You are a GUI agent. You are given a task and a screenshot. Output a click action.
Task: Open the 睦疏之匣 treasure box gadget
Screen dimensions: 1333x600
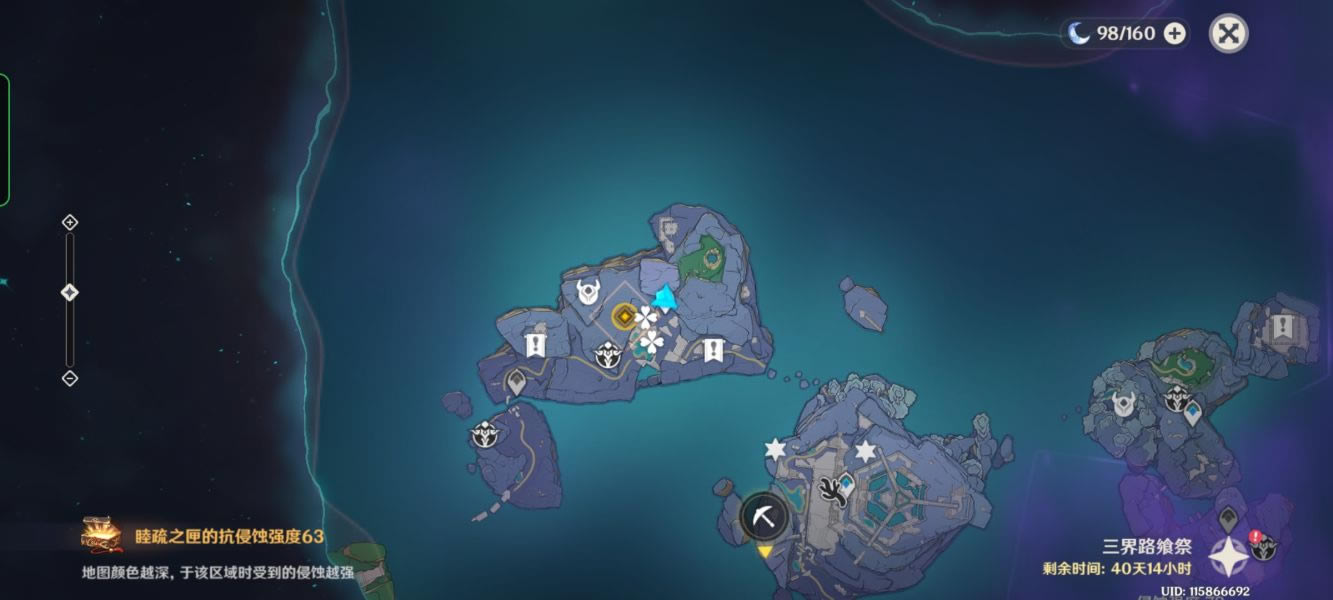click(x=101, y=536)
